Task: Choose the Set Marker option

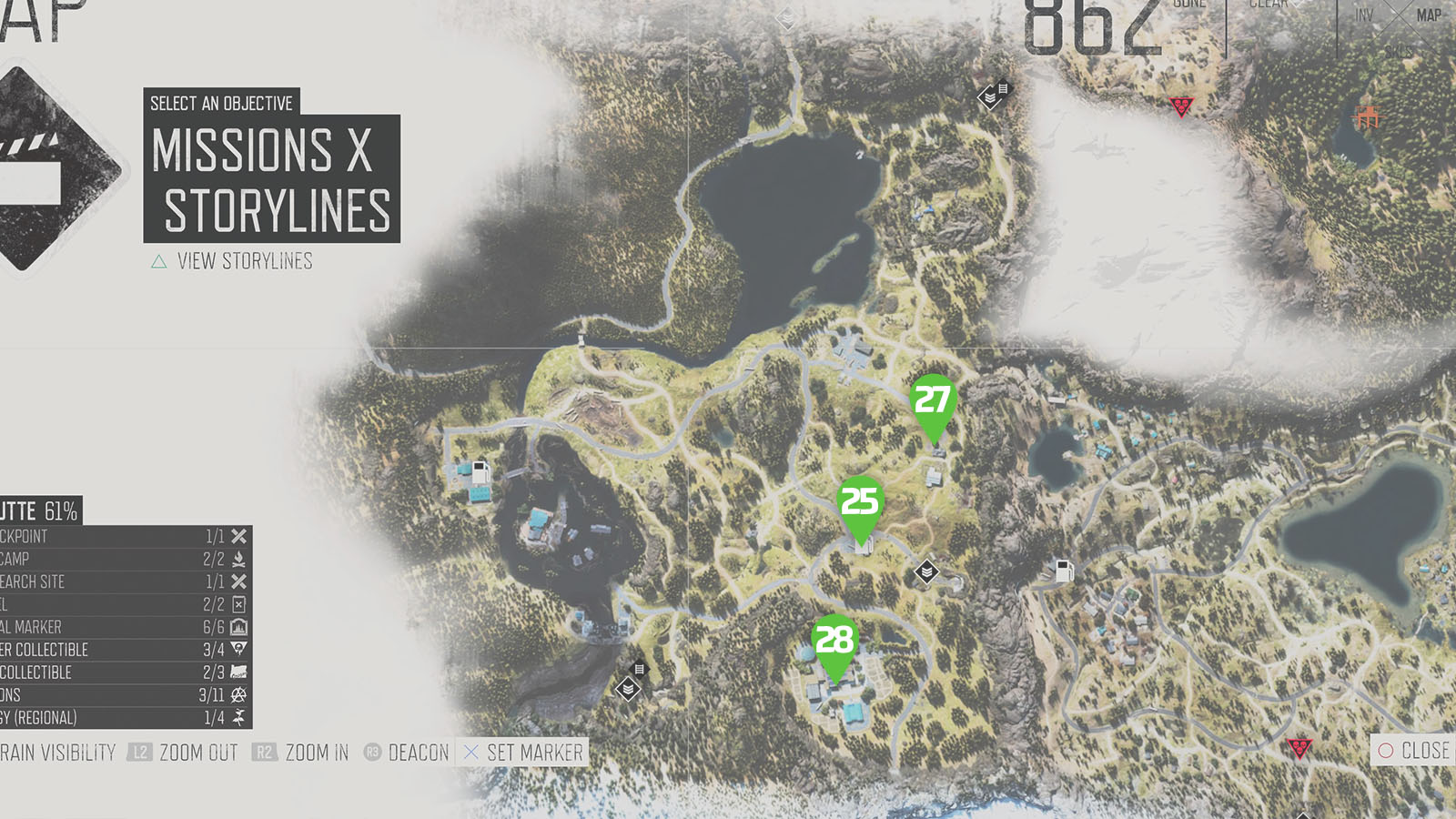Action: point(523,753)
